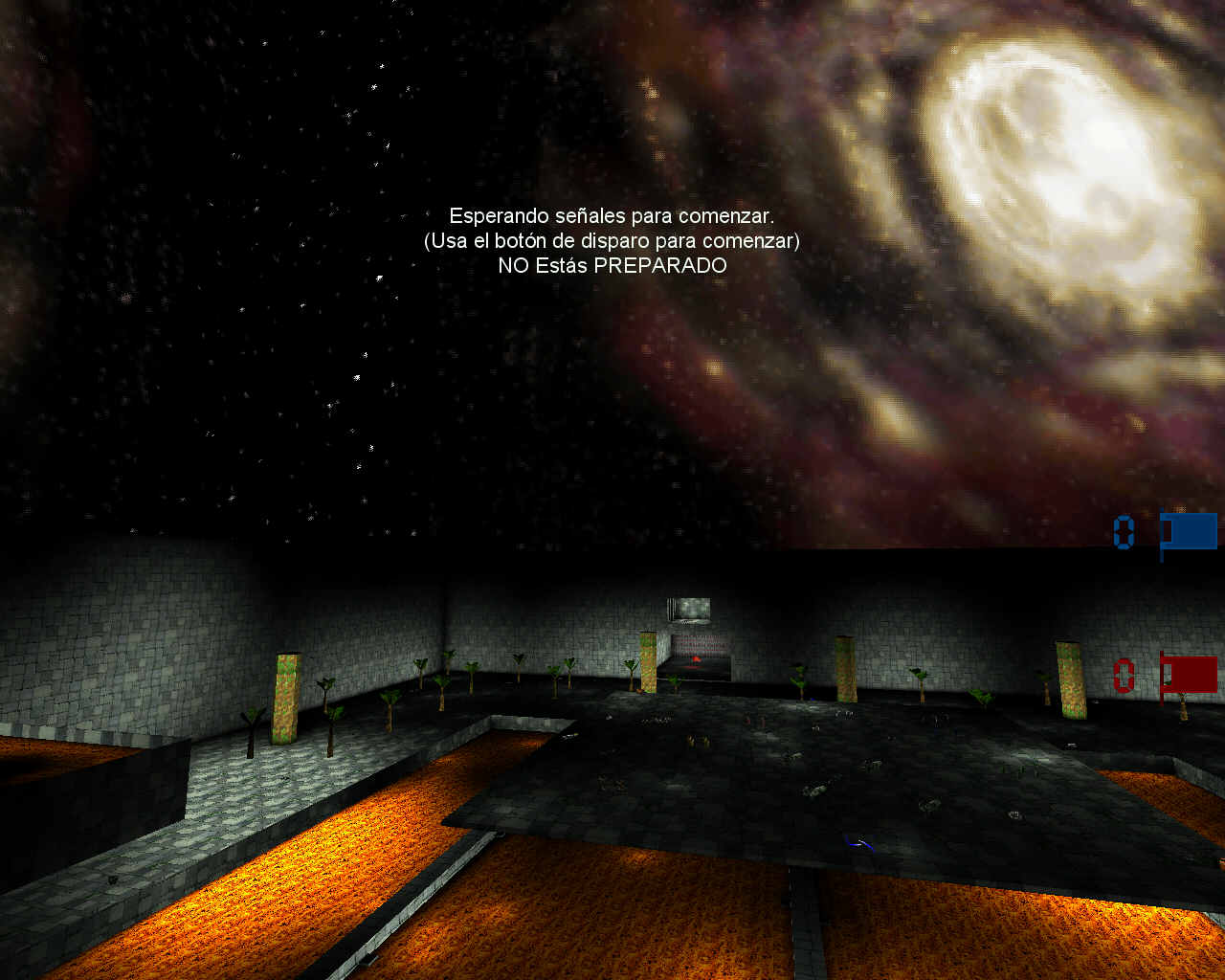
Task: Click Usa el botón de disparo para comenzar
Action: [x=612, y=241]
